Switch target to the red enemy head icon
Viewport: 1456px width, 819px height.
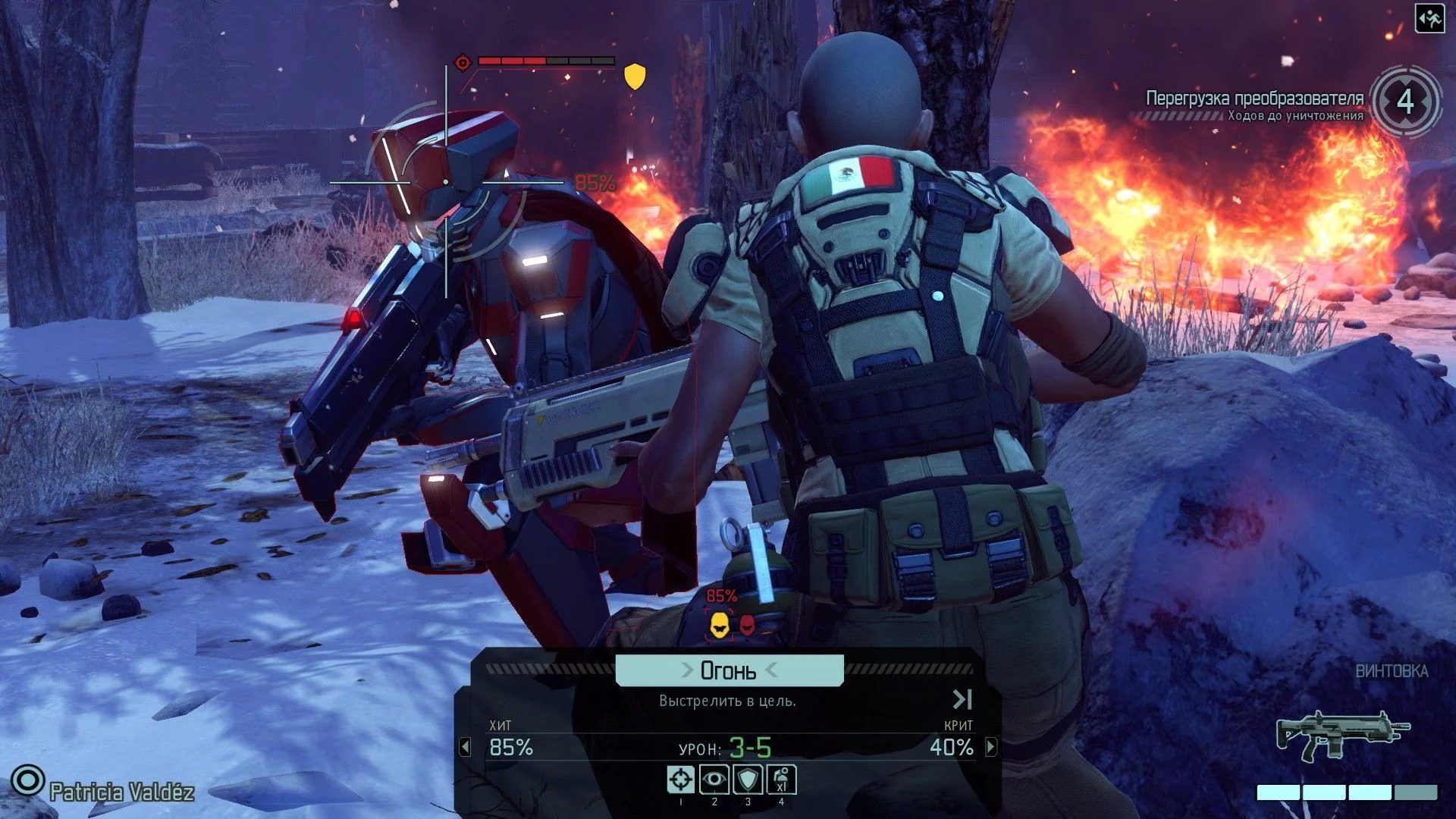point(747,625)
